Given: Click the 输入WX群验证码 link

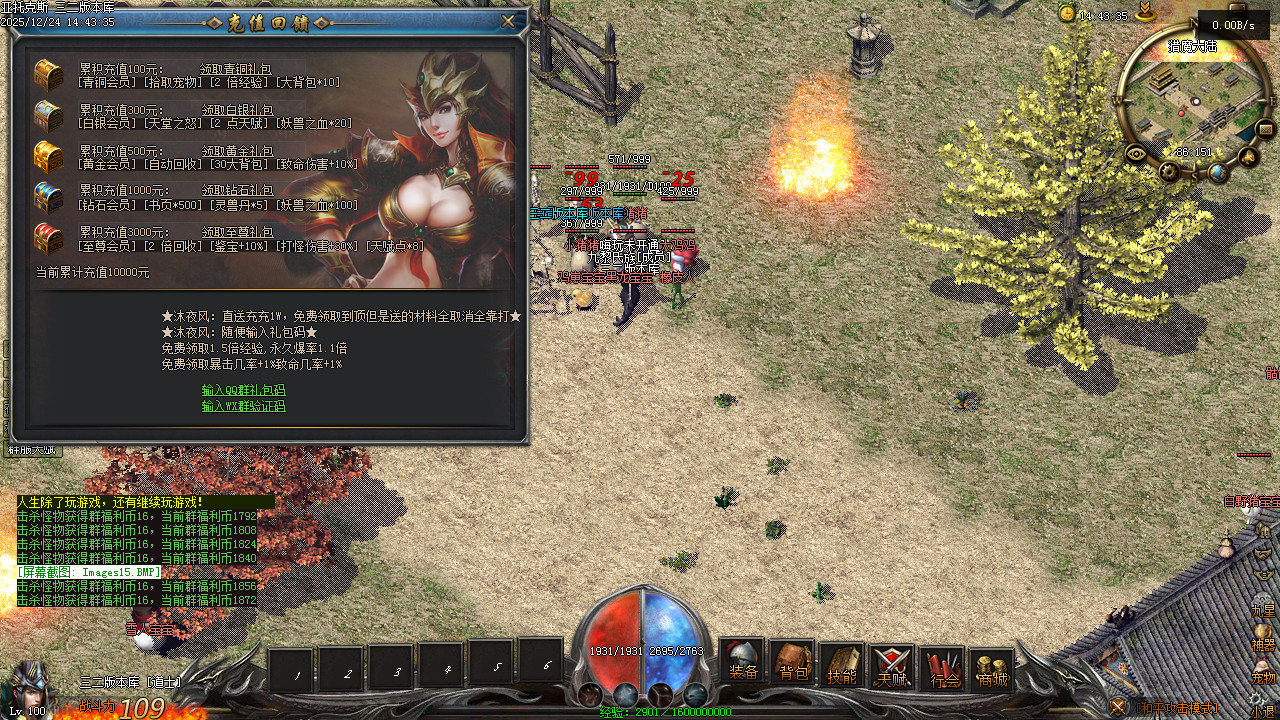Looking at the screenshot, I should (x=243, y=407).
